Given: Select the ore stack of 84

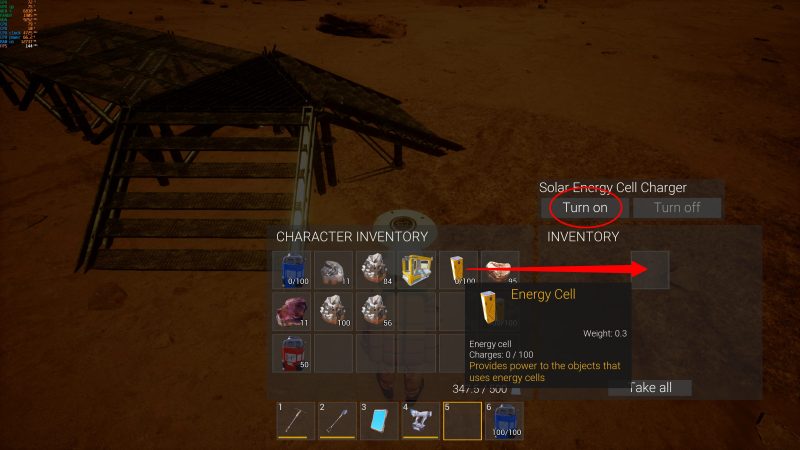Looking at the screenshot, I should tap(375, 270).
